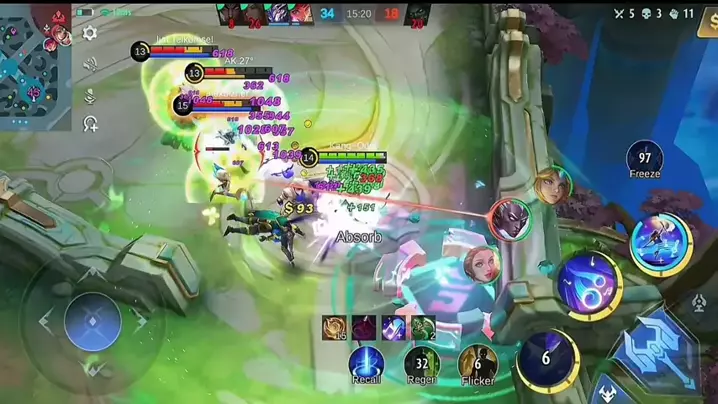Image resolution: width=718 pixels, height=404 pixels.
Task: Tap the movement joystick center
Action: (x=92, y=322)
